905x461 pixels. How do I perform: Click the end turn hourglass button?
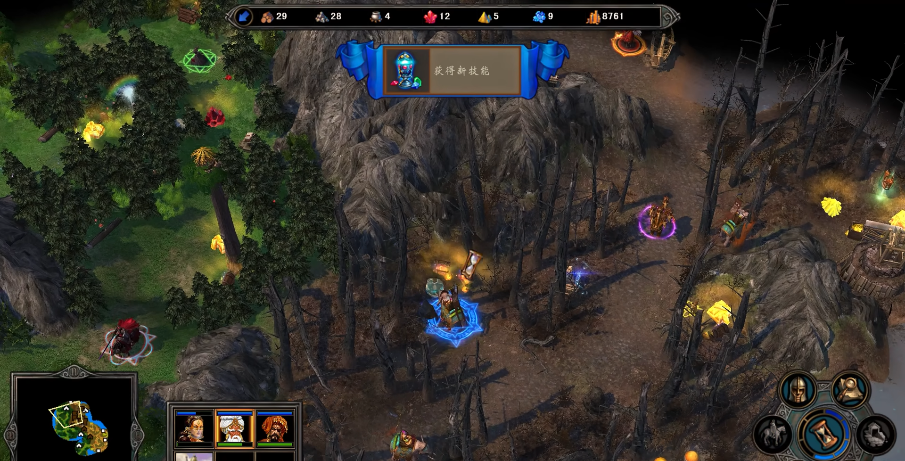point(824,433)
